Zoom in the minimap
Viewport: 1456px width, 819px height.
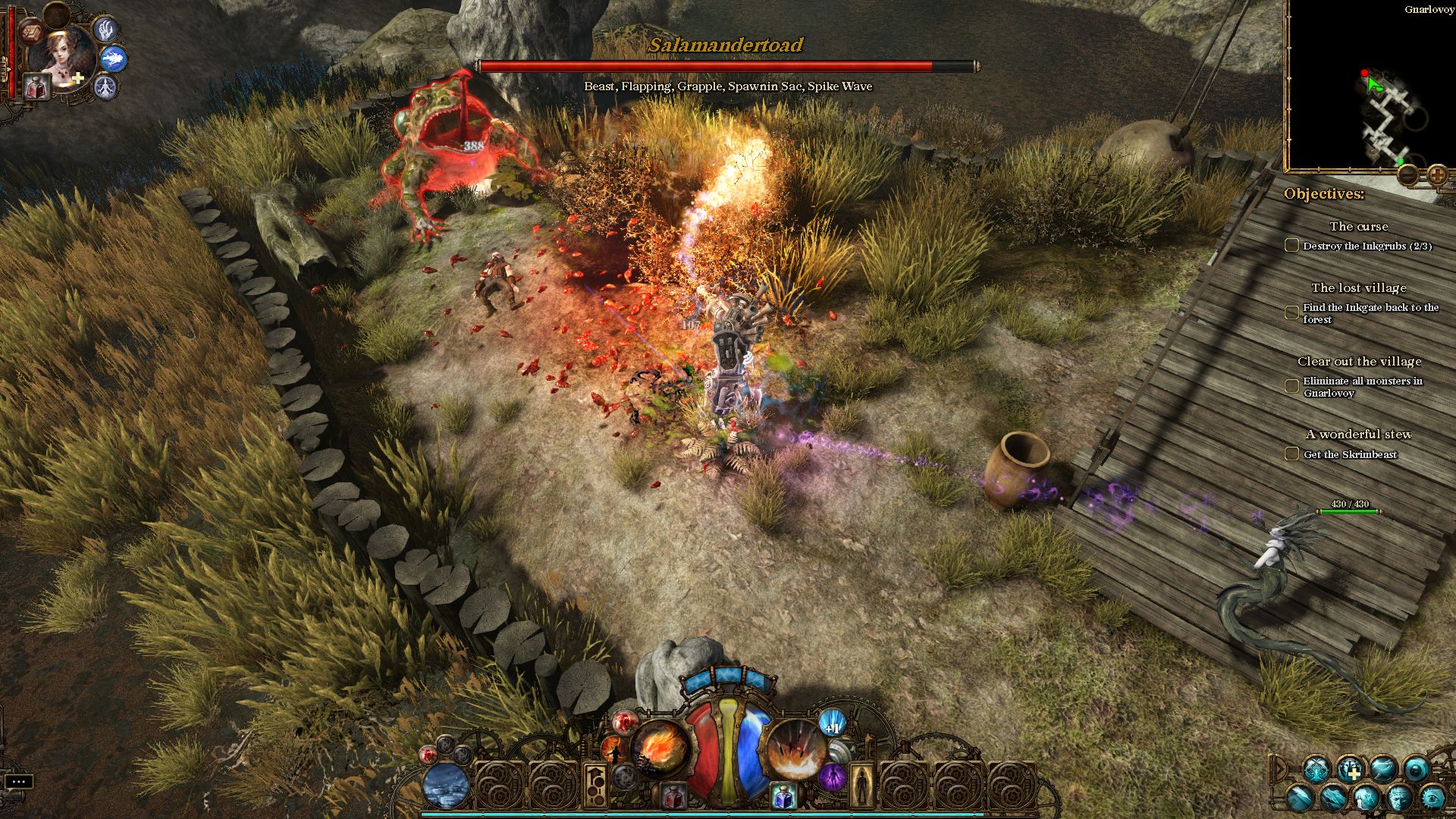(1436, 175)
